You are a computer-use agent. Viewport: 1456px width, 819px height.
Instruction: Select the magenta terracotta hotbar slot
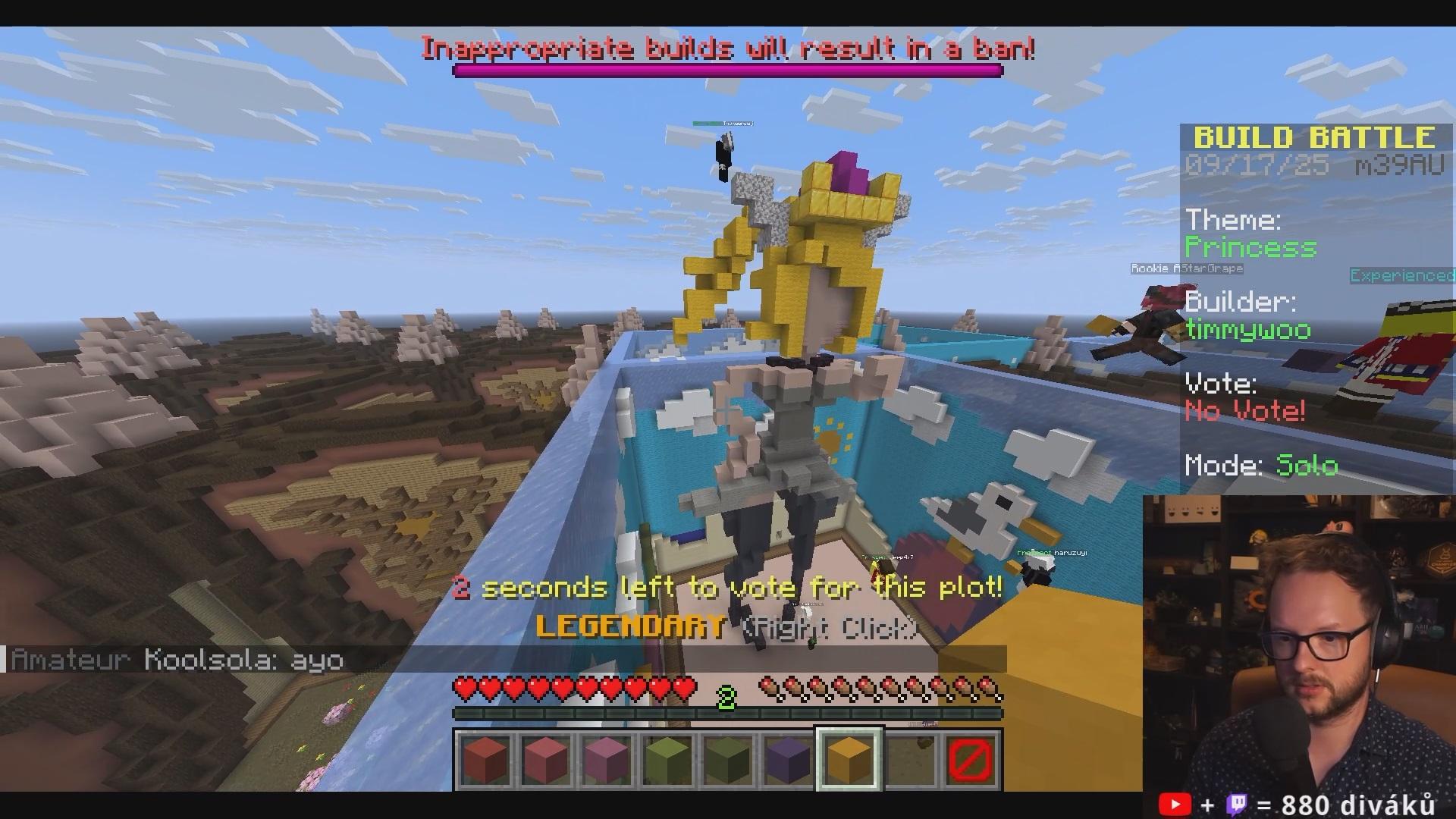[x=607, y=759]
